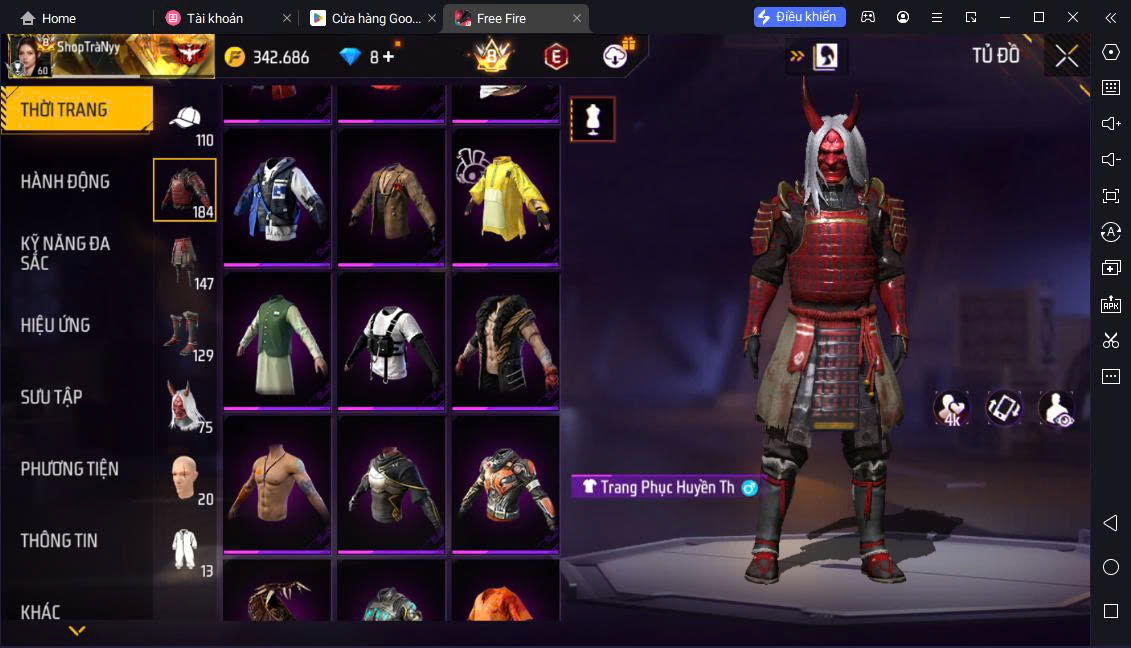The height and width of the screenshot is (648, 1131).
Task: Close the Tủ Đồ wardrobe screen
Action: tap(1066, 57)
